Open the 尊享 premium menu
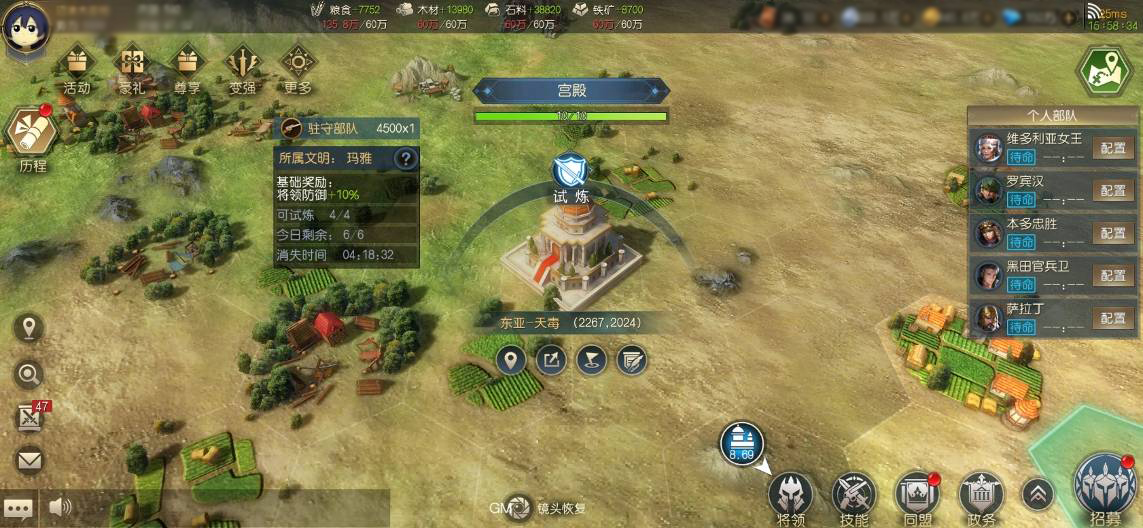This screenshot has width=1143, height=528. pos(187,66)
